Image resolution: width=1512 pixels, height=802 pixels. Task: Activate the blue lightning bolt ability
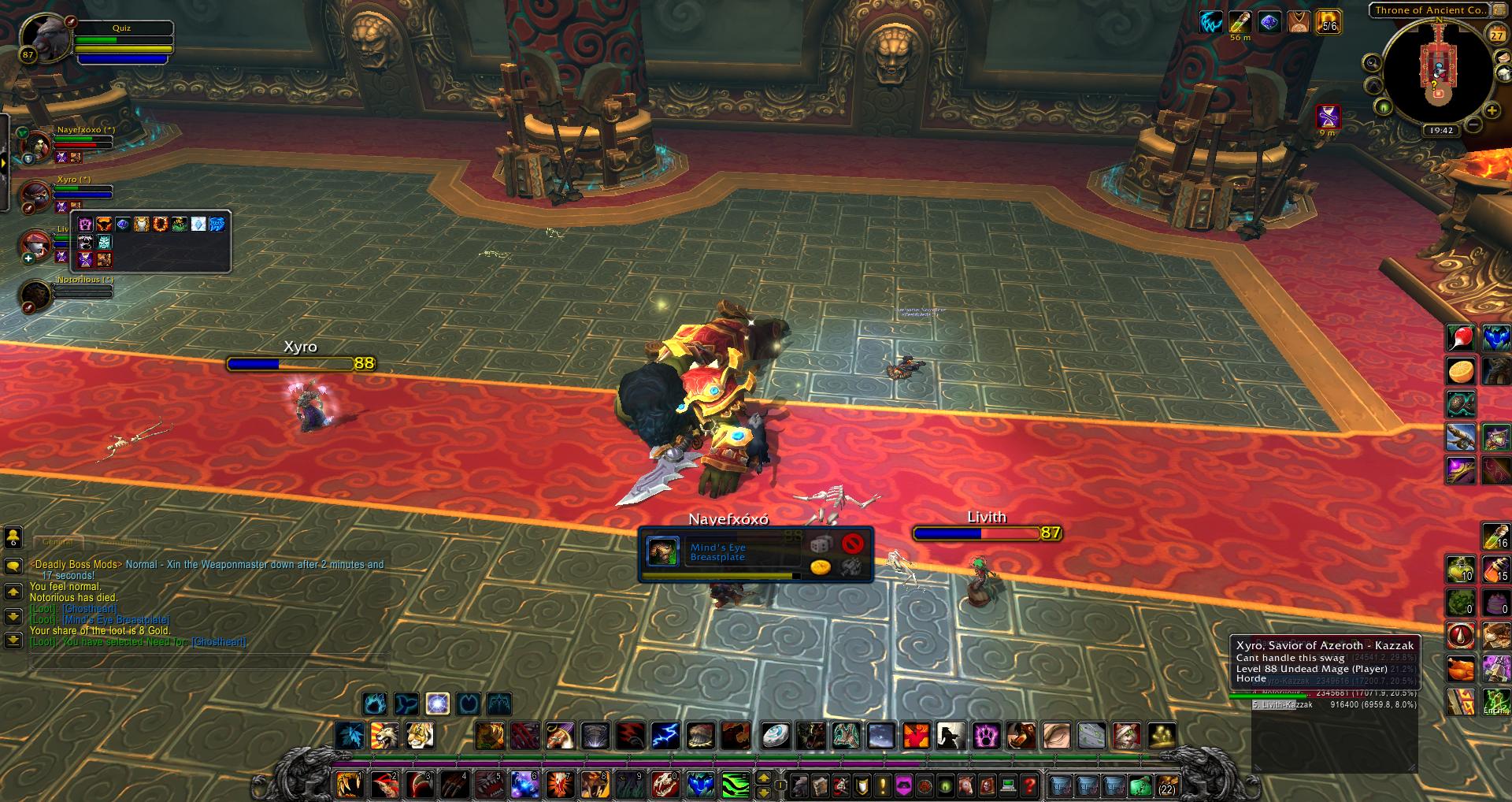click(665, 736)
